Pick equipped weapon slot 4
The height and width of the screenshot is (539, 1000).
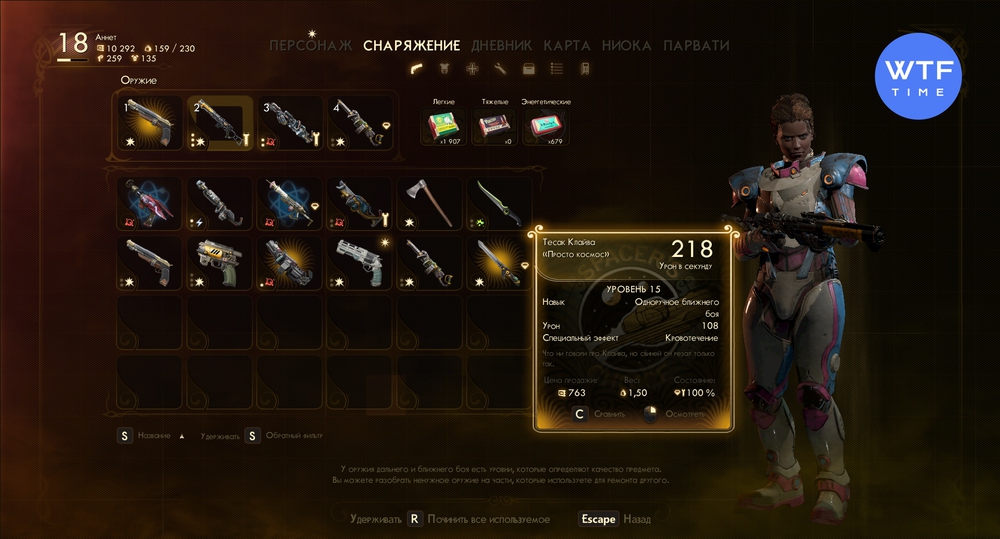pos(359,123)
